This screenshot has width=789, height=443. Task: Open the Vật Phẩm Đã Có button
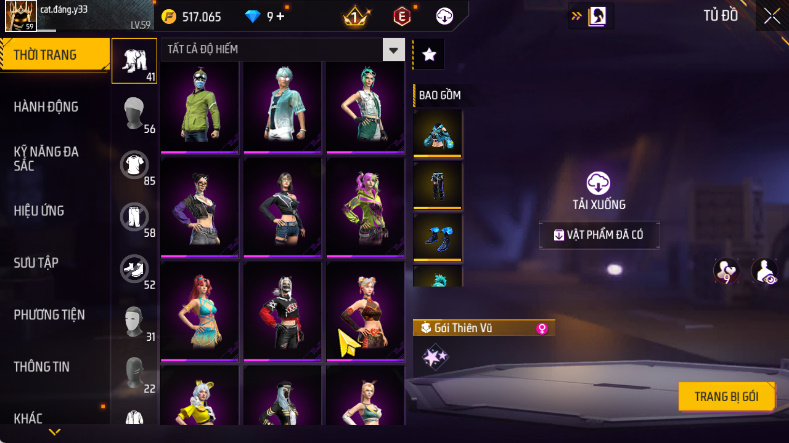pyautogui.click(x=599, y=235)
